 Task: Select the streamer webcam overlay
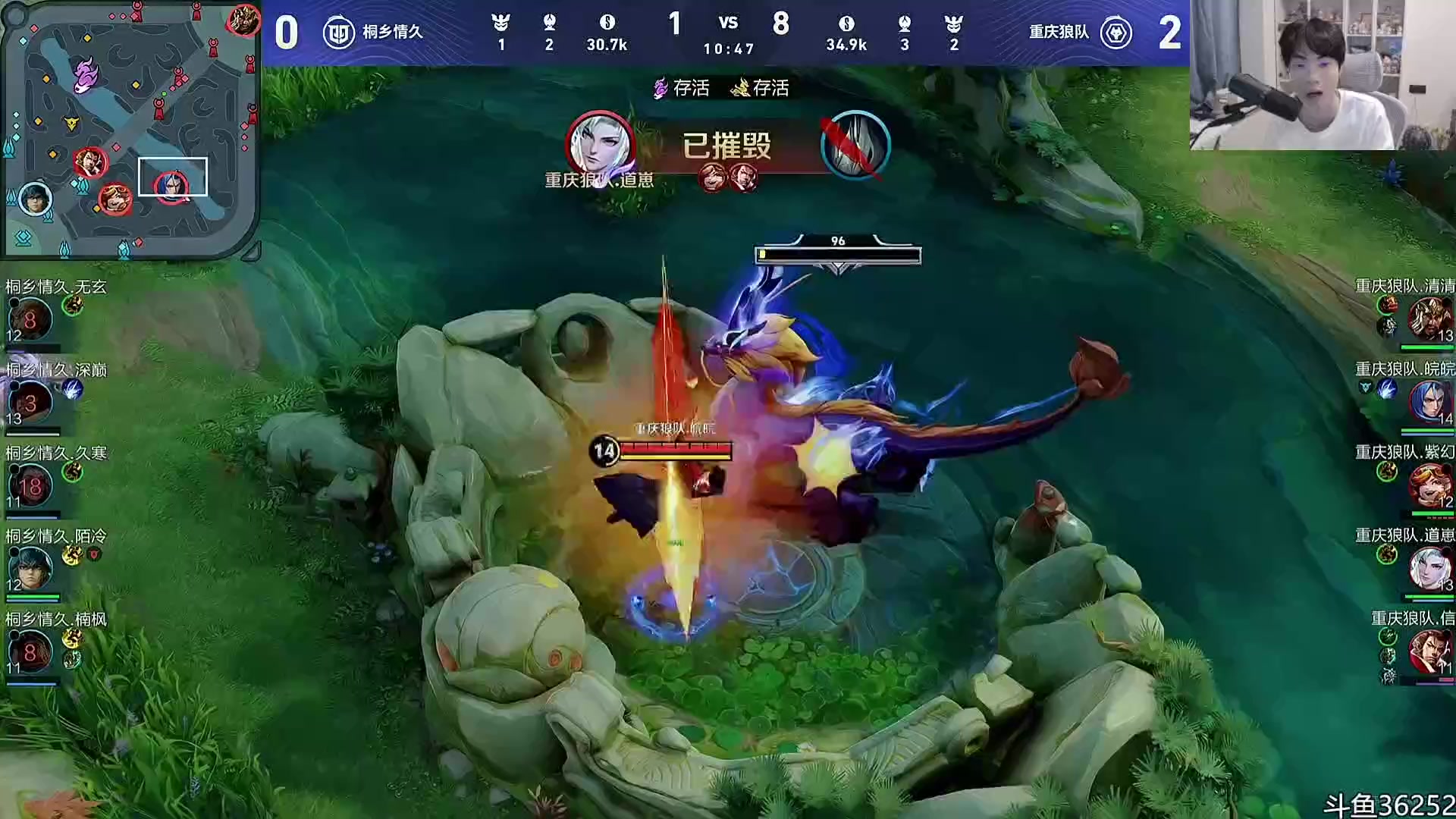[x=1322, y=75]
